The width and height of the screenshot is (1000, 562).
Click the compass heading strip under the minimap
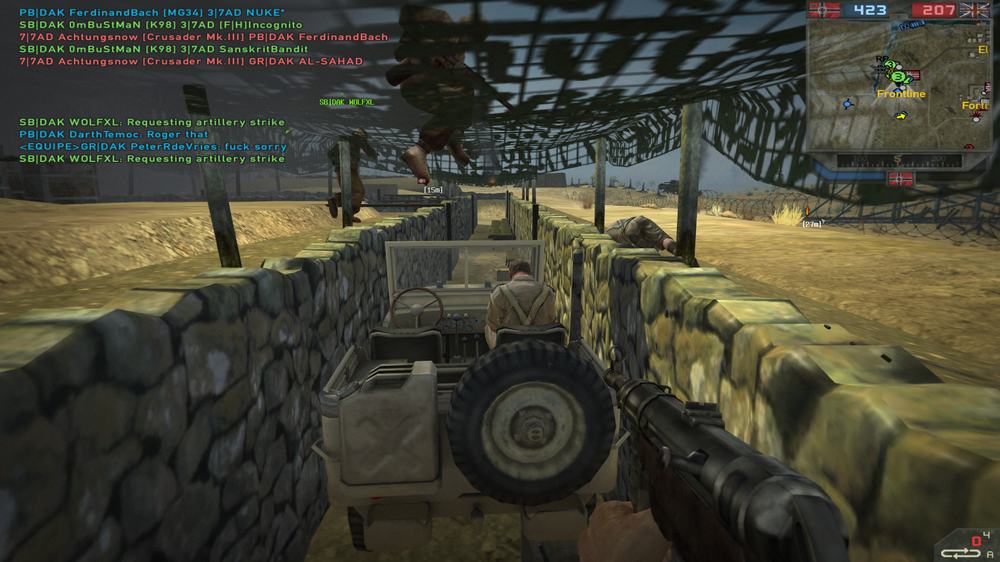click(x=898, y=160)
